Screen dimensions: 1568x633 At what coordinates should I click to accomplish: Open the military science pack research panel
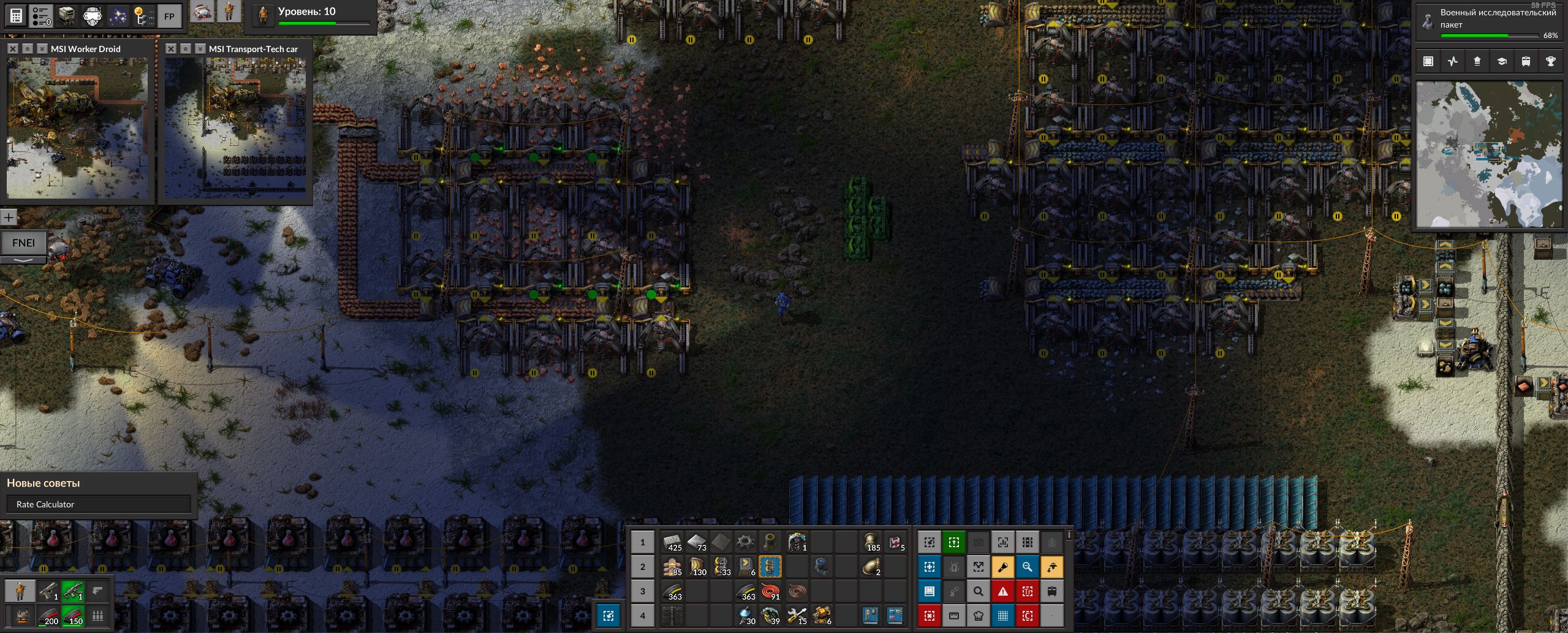point(1490,22)
